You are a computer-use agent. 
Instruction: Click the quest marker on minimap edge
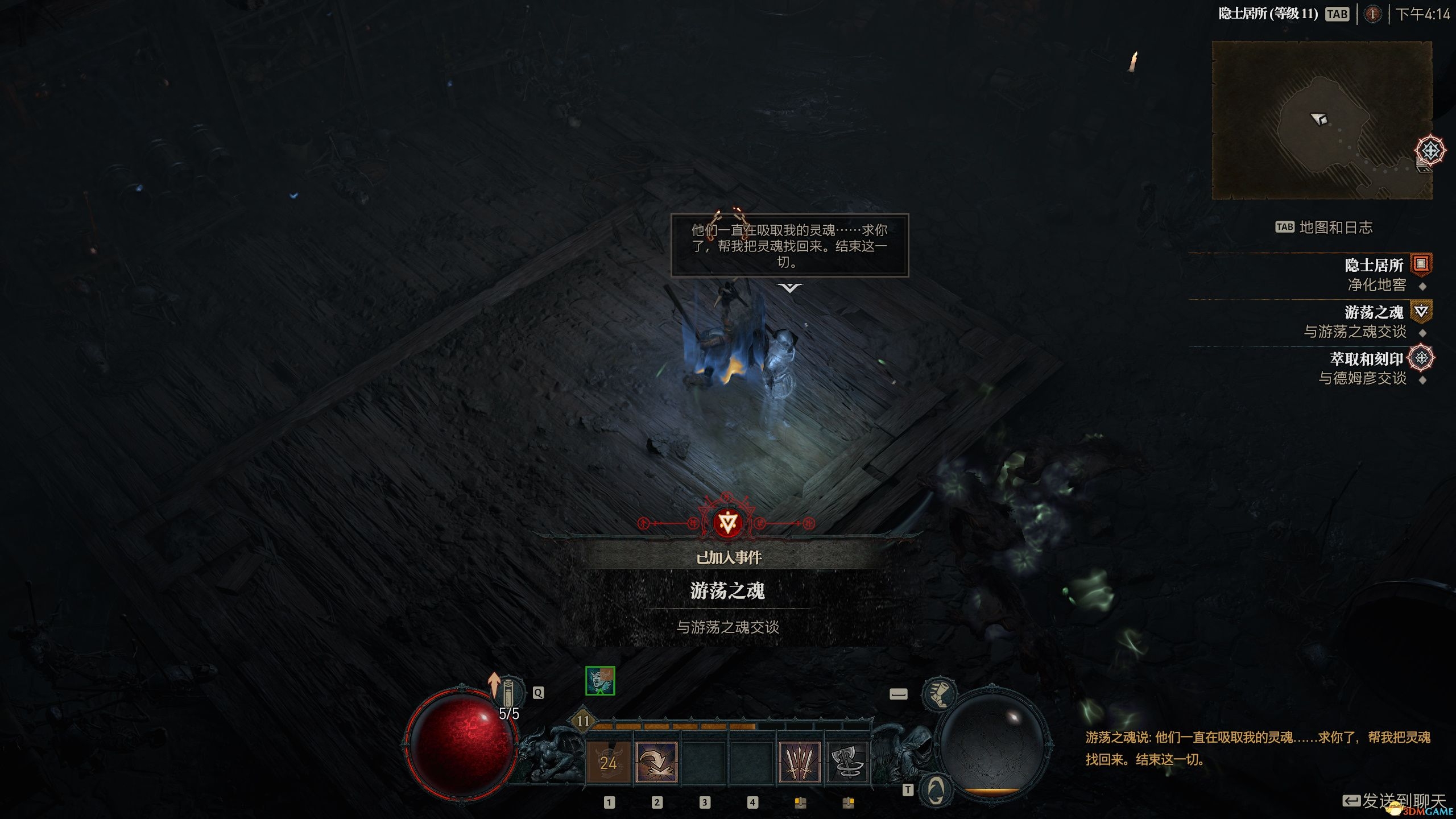1430,151
